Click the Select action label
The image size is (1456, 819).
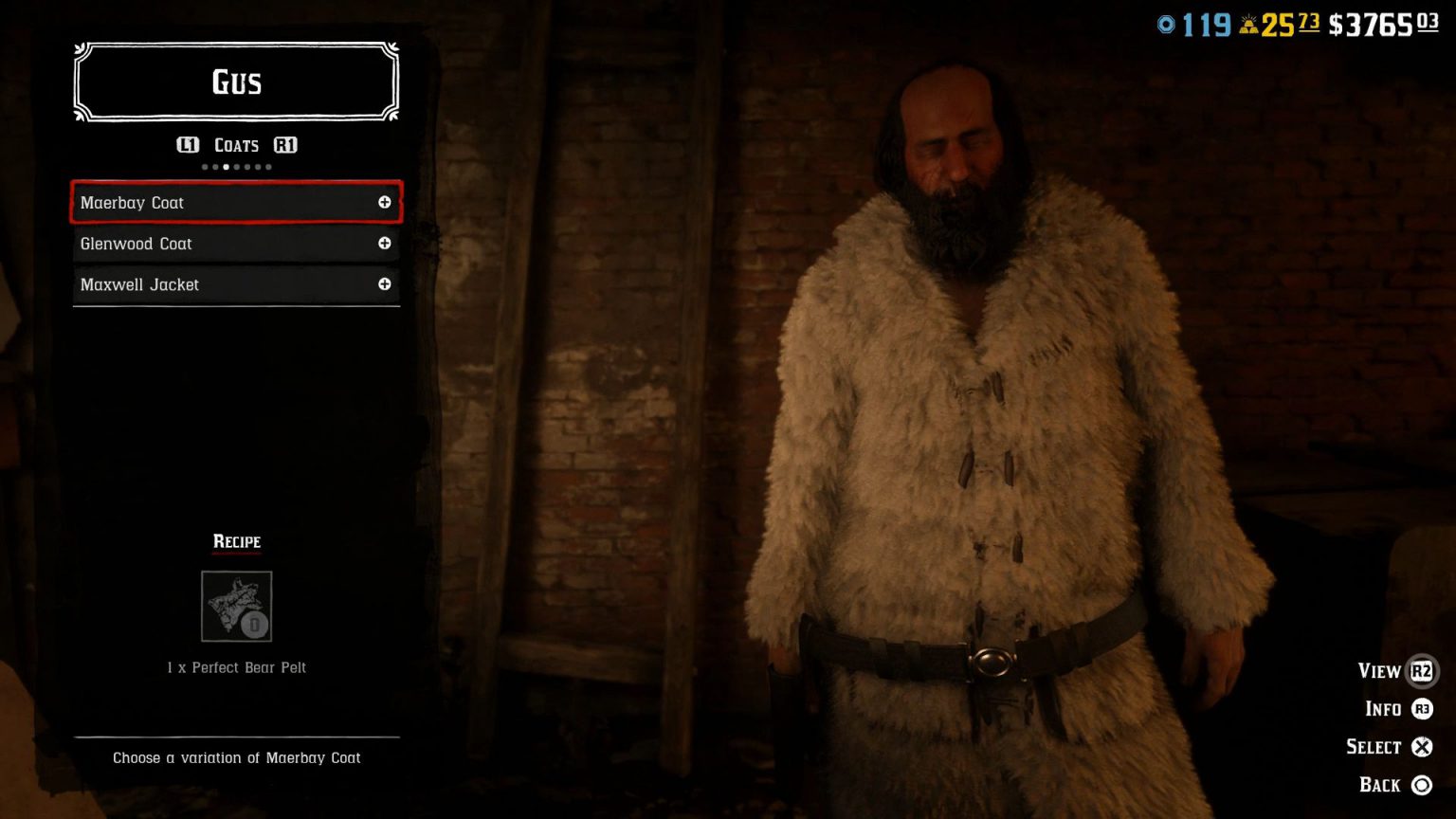[x=1374, y=746]
